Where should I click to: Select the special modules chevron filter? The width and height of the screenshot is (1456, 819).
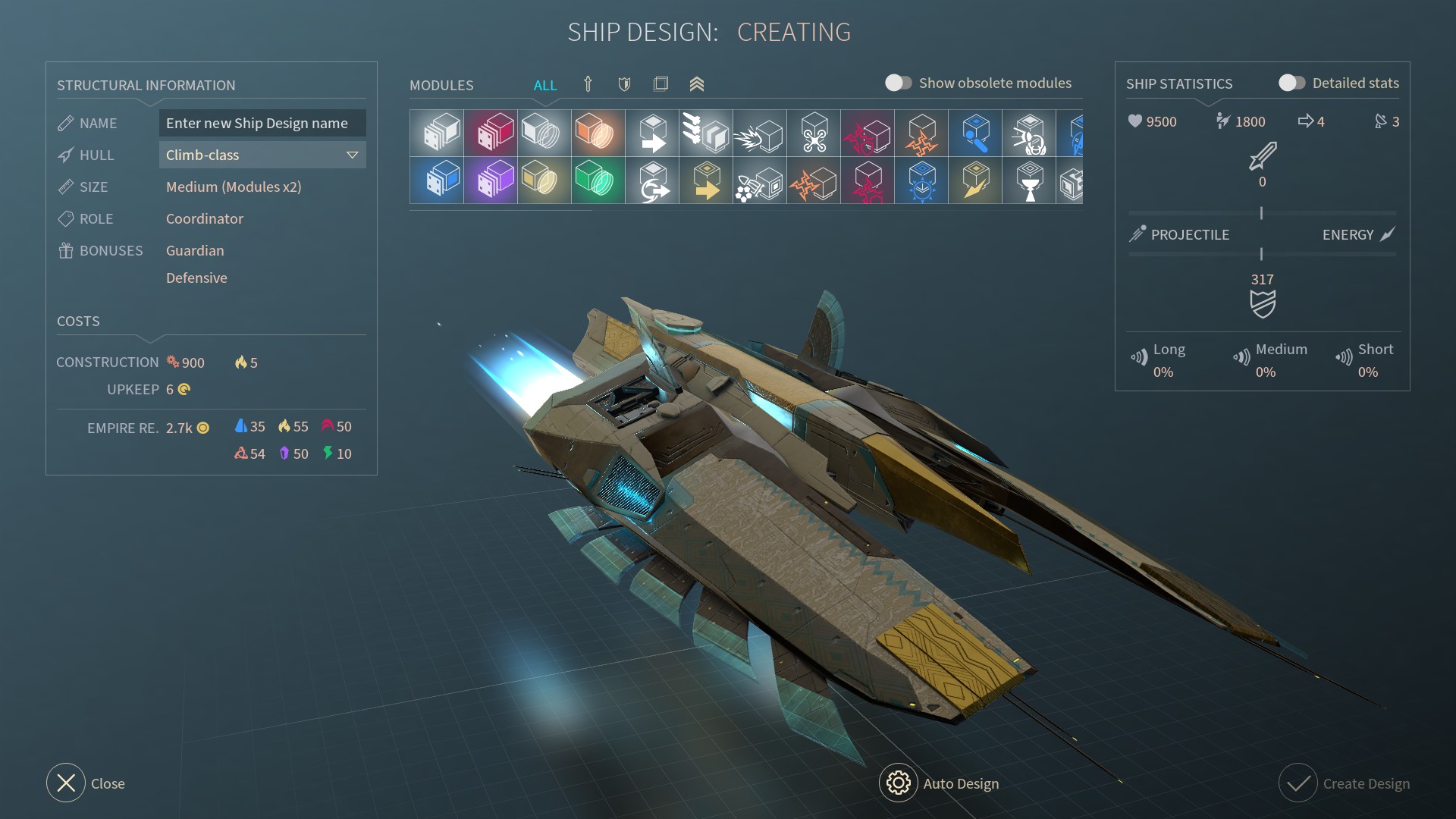[697, 85]
